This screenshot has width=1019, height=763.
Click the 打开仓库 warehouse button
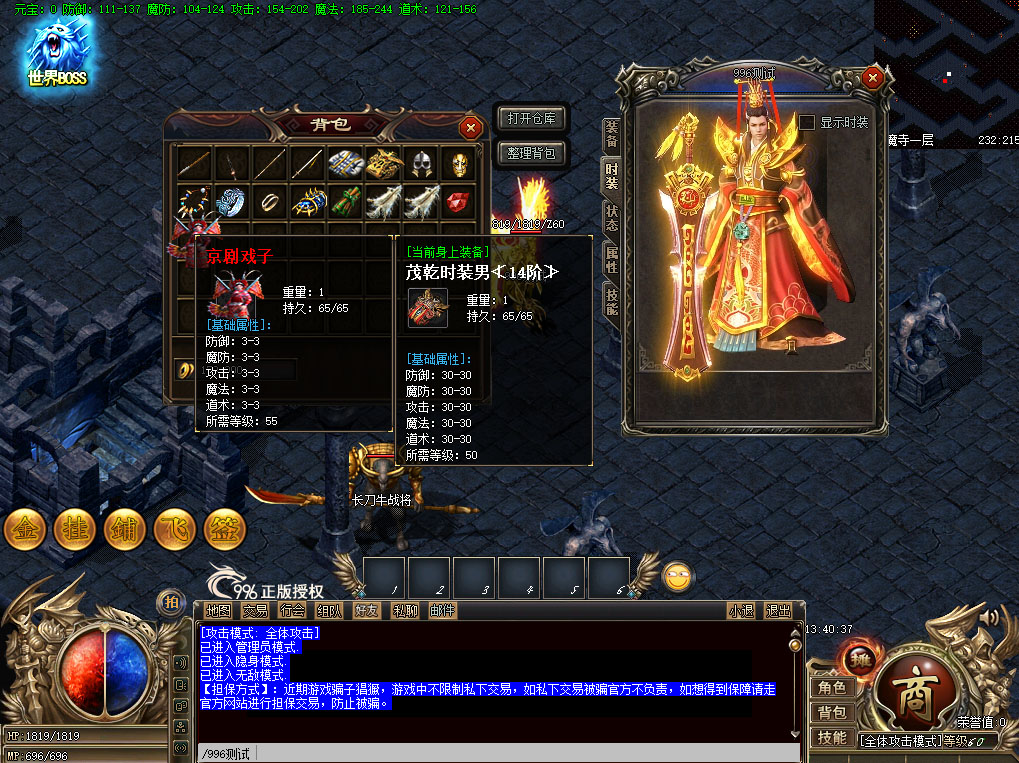531,119
